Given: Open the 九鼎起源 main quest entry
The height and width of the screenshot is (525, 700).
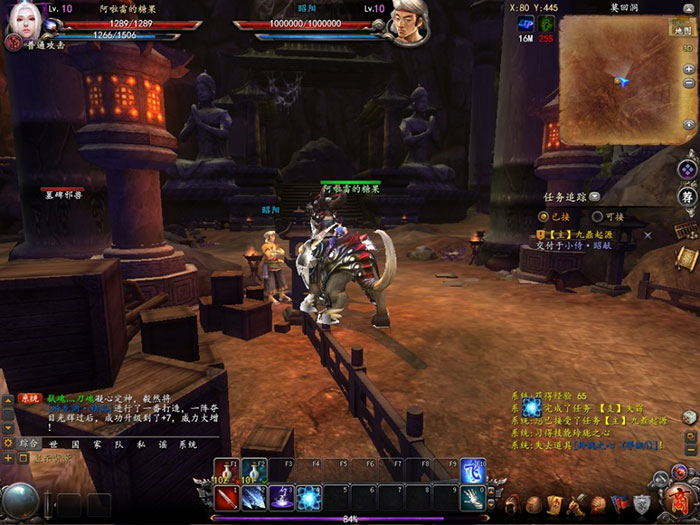Looking at the screenshot, I should click(x=582, y=233).
